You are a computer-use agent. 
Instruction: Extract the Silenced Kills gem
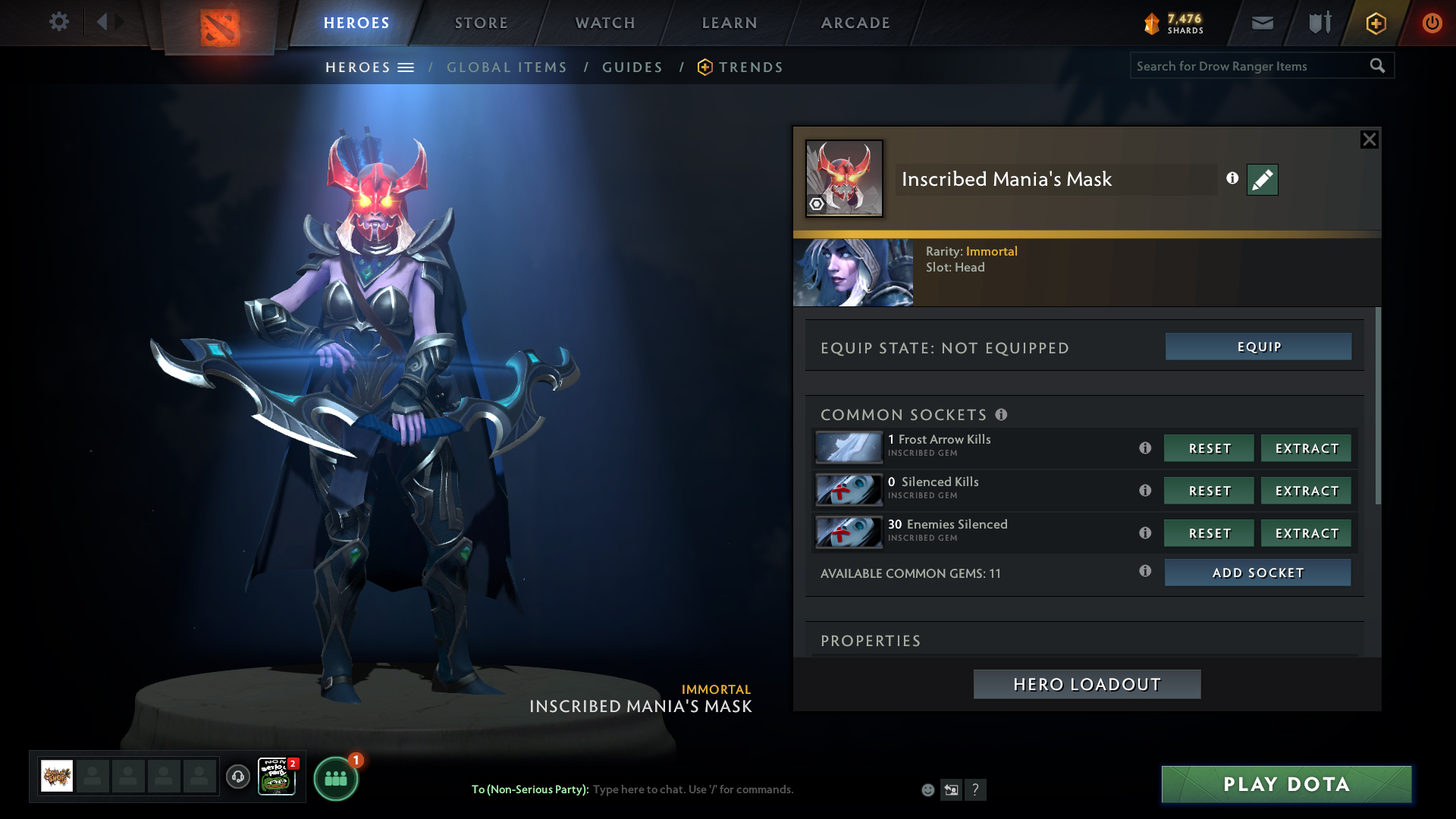coord(1306,491)
